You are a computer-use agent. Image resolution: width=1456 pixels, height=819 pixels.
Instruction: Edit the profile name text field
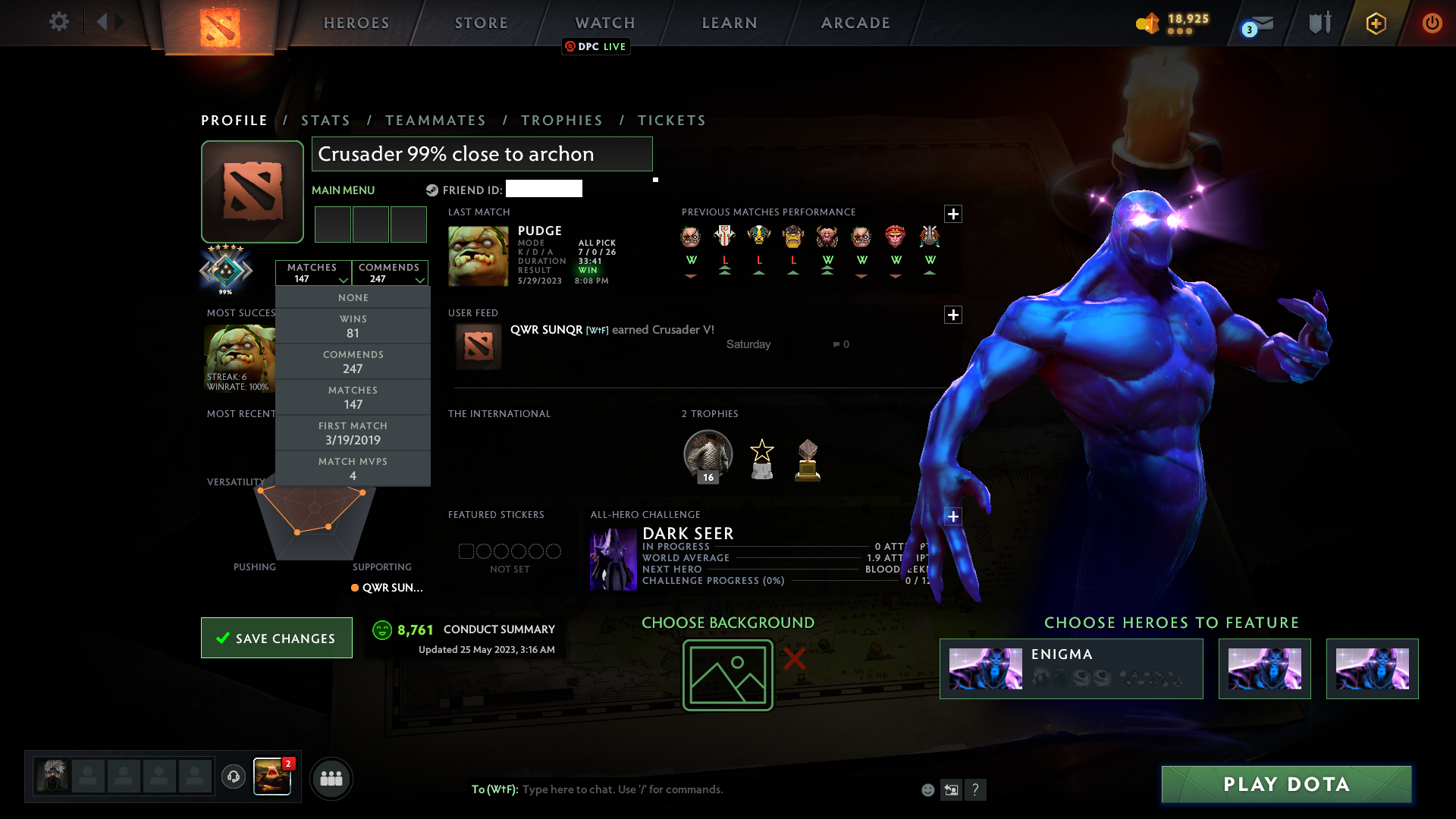pos(482,154)
